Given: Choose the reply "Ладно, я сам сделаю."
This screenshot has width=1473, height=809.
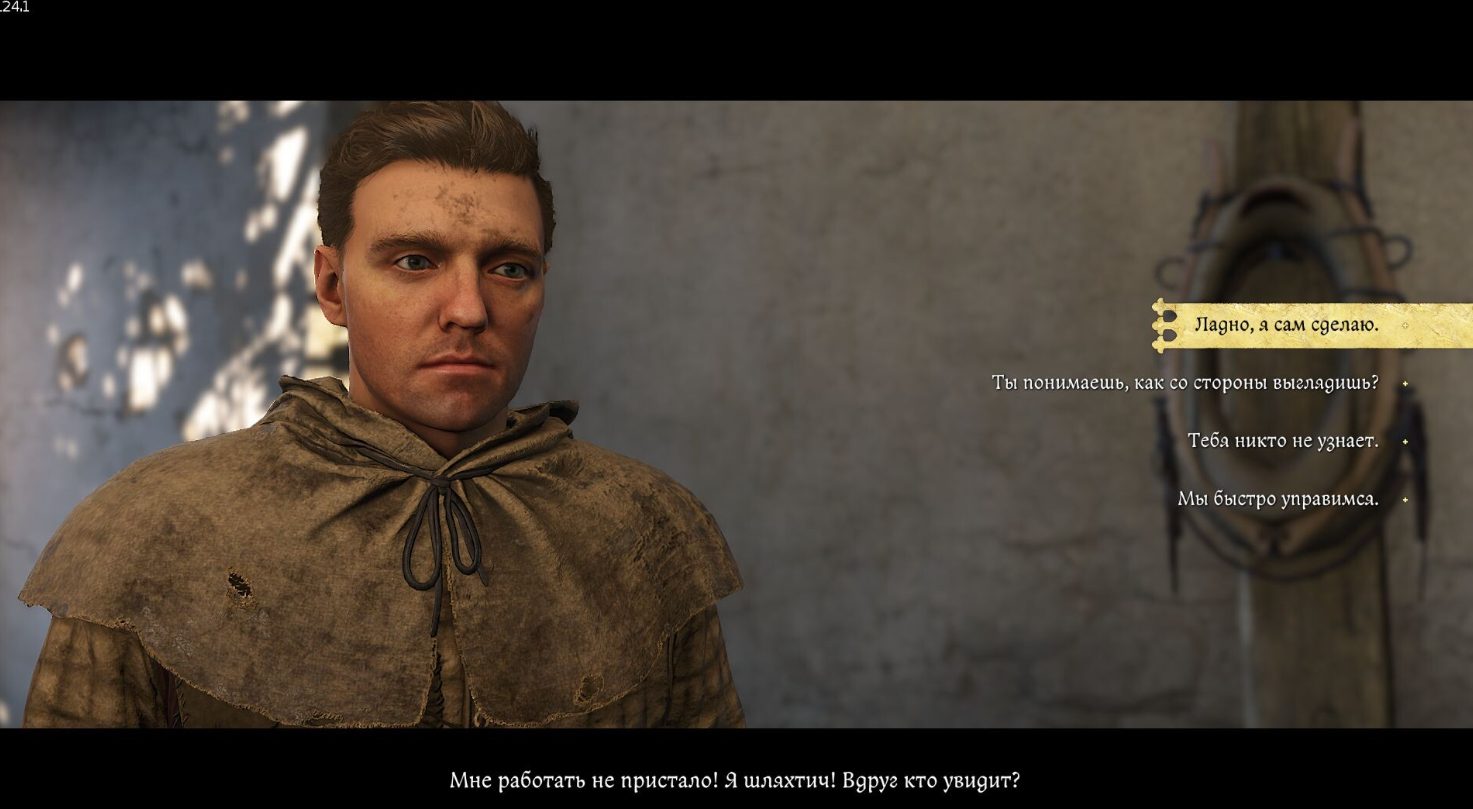Looking at the screenshot, I should point(1286,325).
